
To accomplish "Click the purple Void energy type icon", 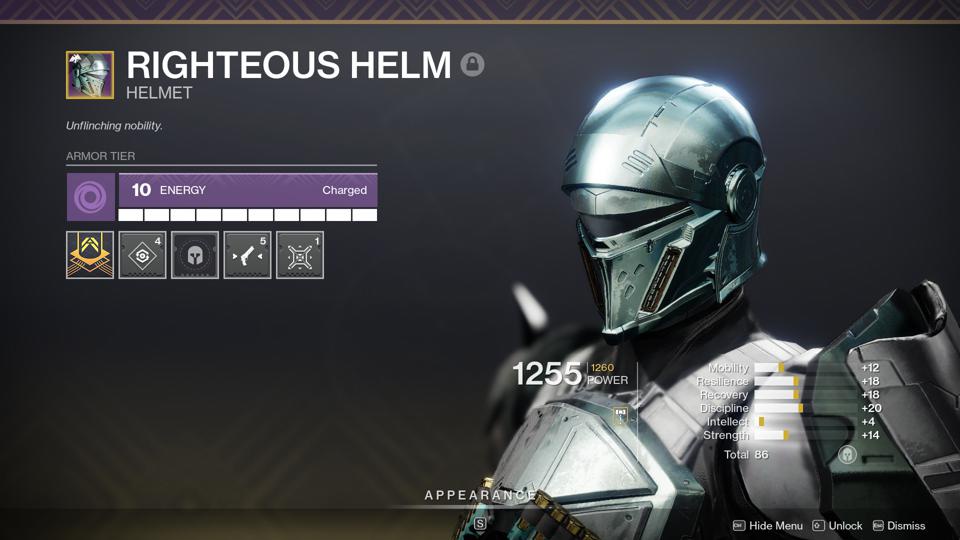I will coord(90,197).
